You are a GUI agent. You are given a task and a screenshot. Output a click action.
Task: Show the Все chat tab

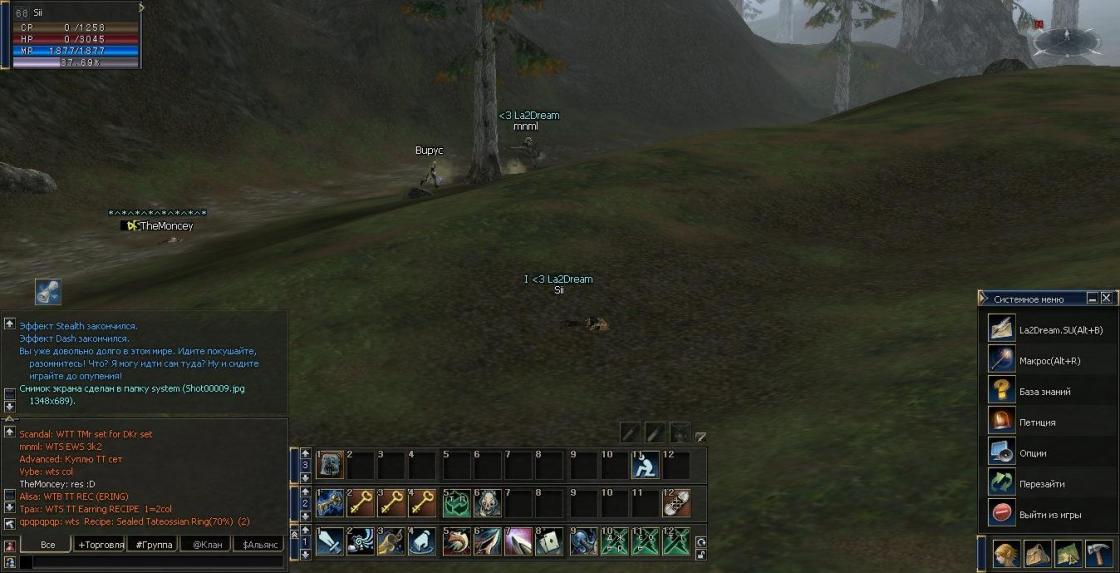[x=47, y=545]
